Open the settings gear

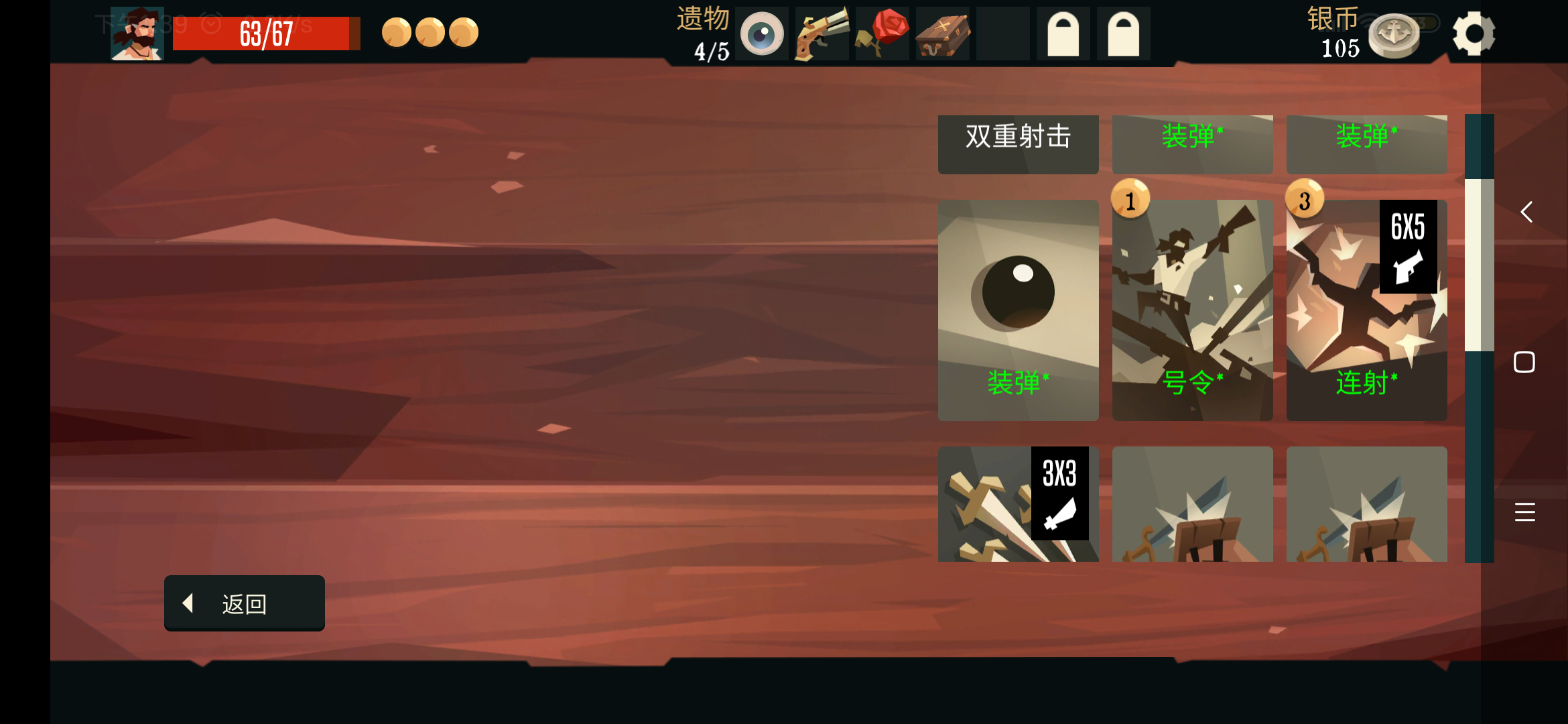click(1474, 32)
